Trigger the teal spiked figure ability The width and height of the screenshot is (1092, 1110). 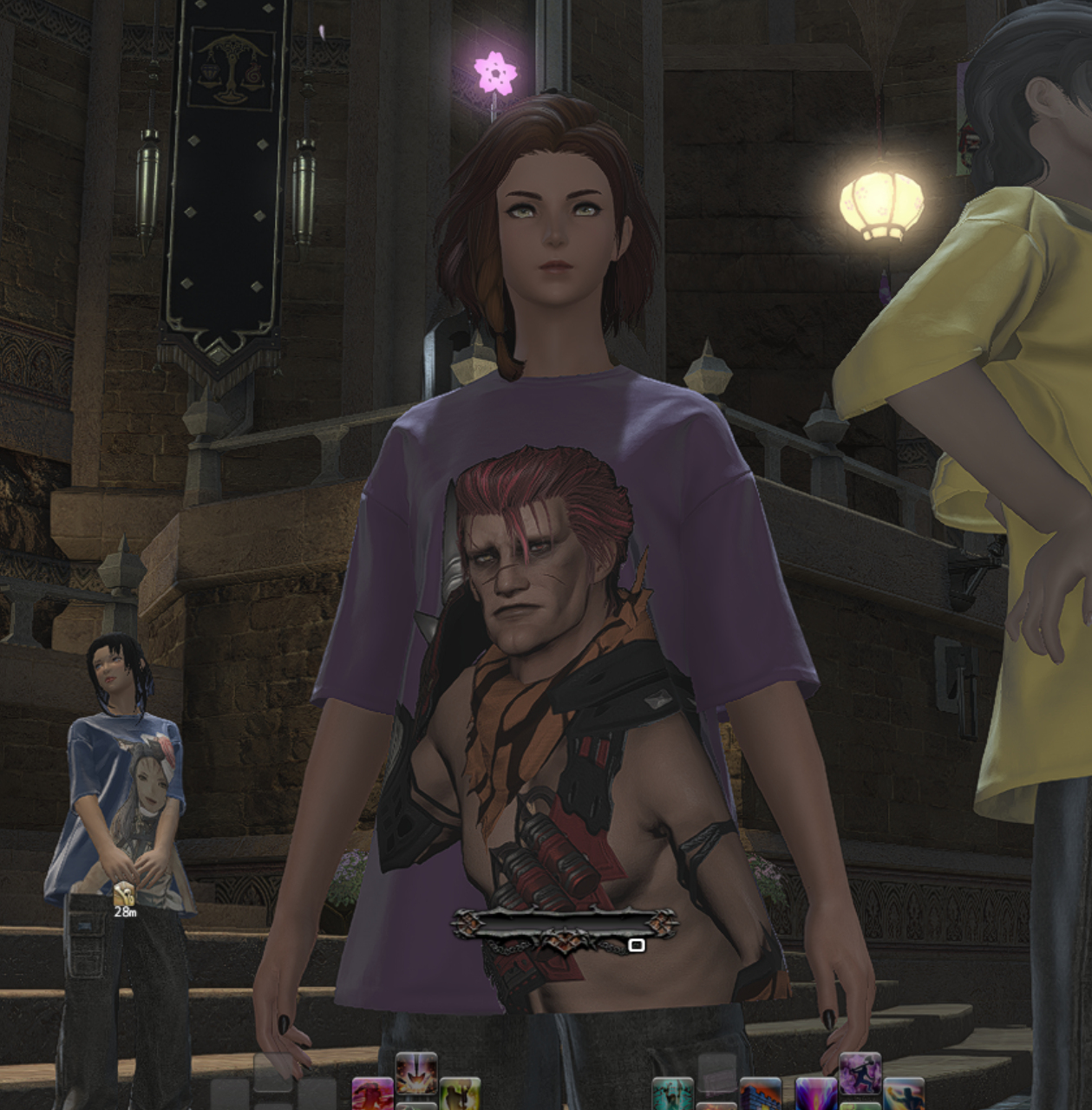(672, 1094)
